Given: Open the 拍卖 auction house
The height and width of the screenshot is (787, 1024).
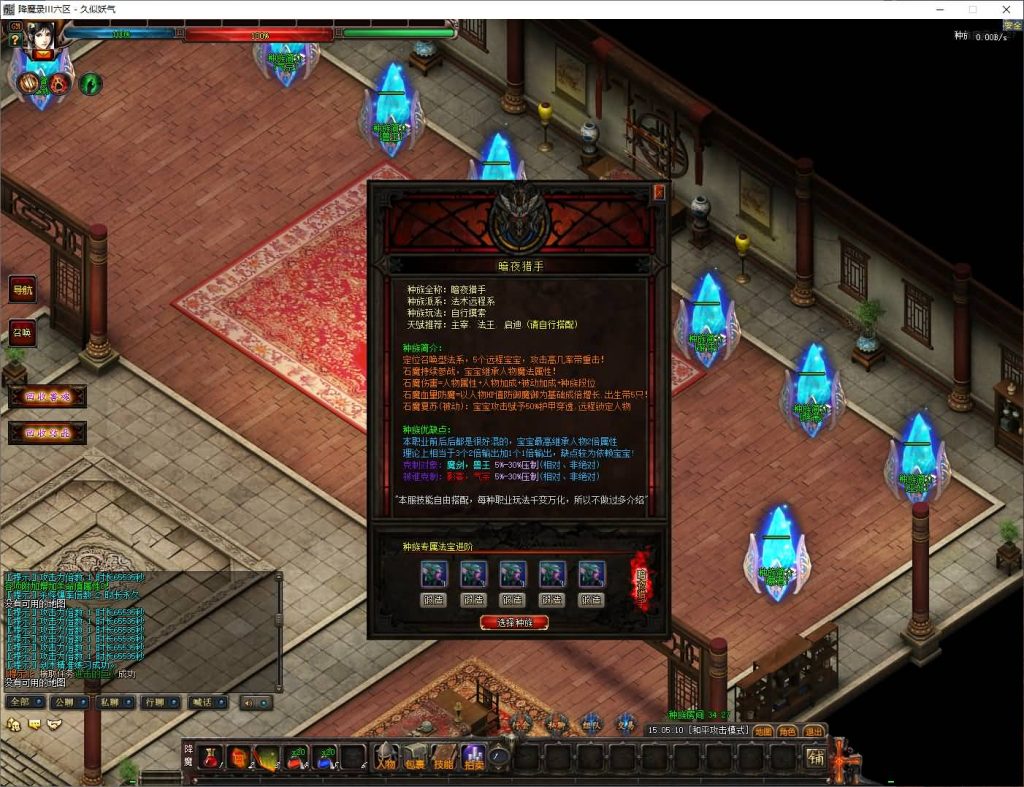Looking at the screenshot, I should (473, 758).
